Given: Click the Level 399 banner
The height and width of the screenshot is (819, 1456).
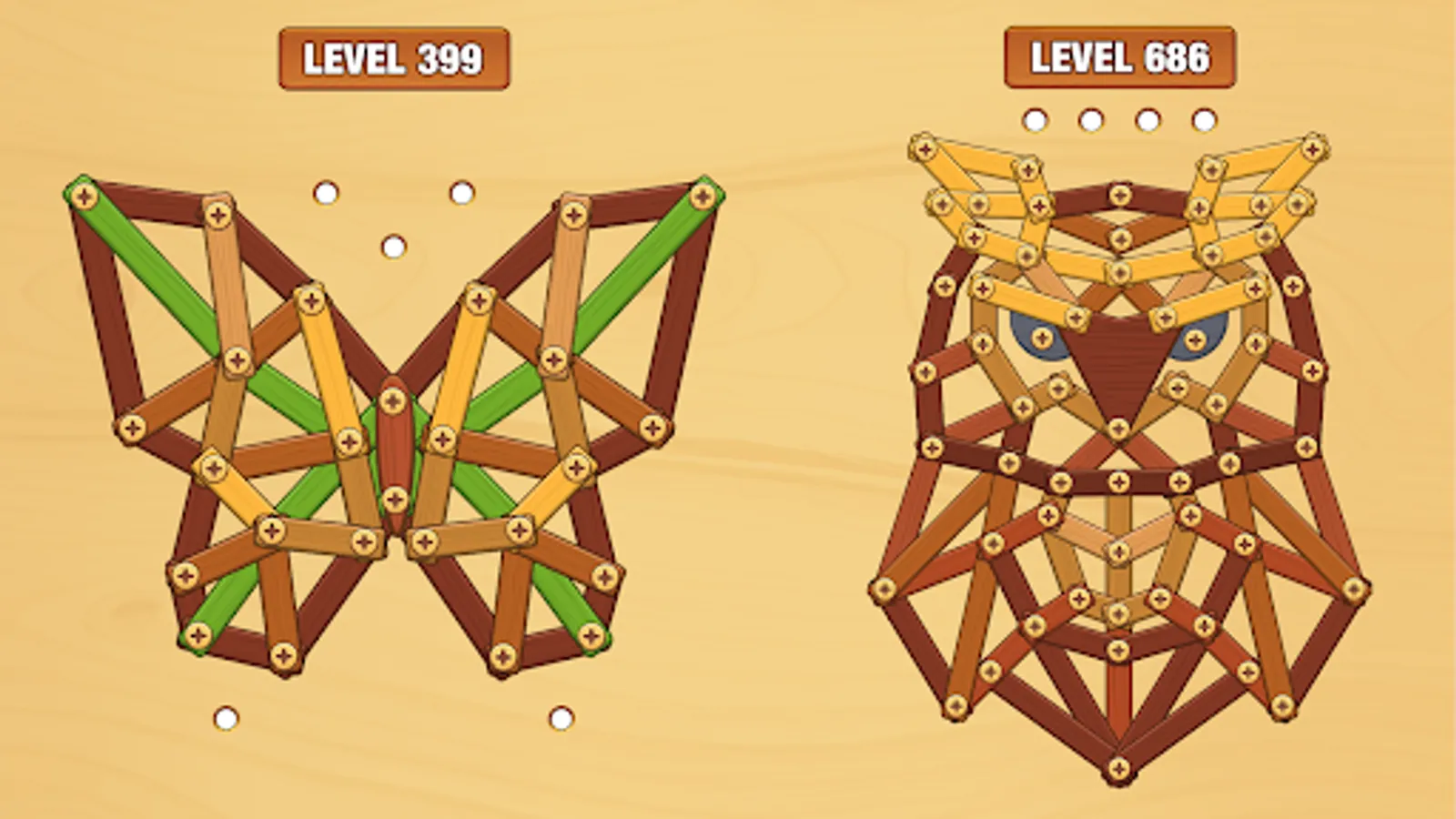Looking at the screenshot, I should tap(395, 58).
